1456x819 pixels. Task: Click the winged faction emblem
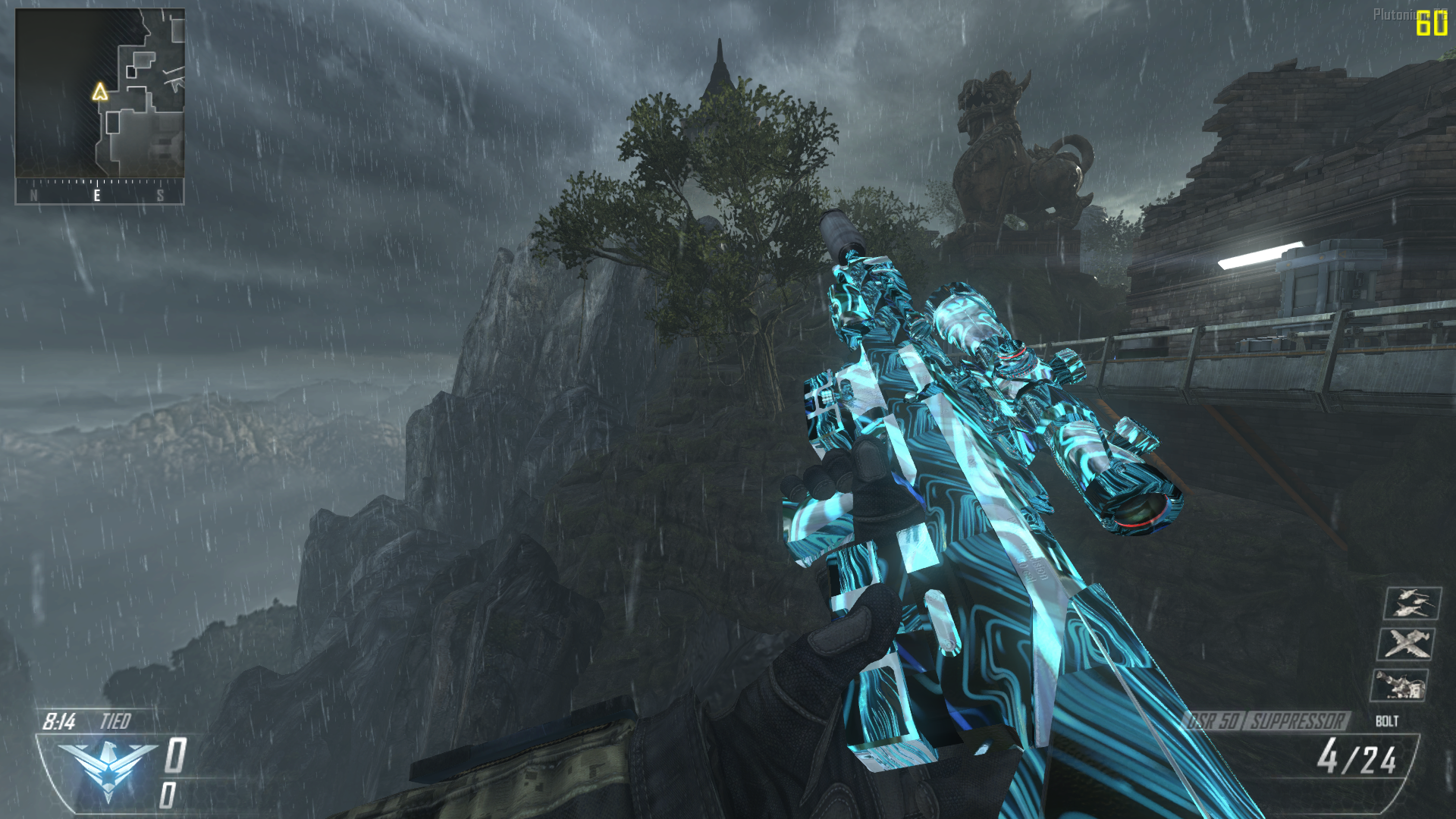(x=107, y=768)
